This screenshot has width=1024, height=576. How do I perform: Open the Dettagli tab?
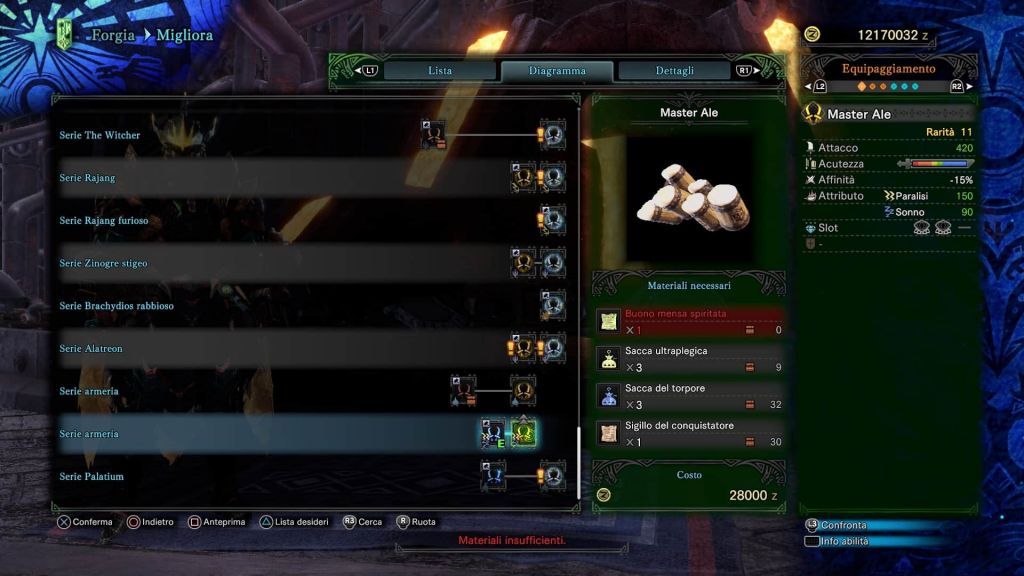(x=675, y=71)
